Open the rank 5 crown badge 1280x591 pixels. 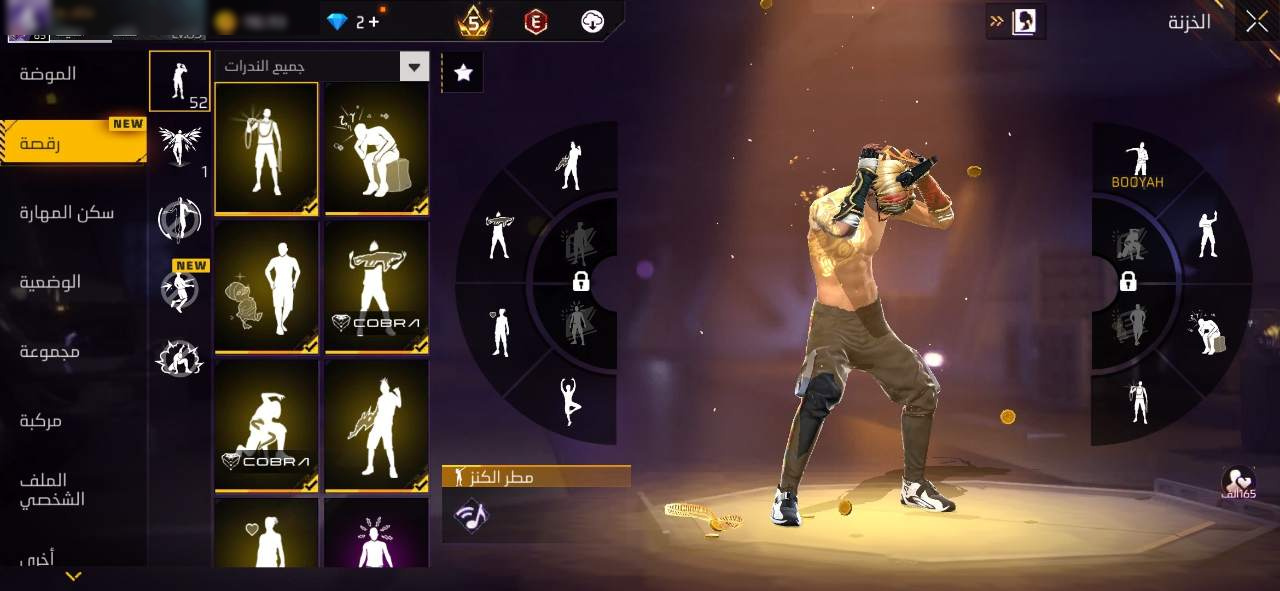473,21
